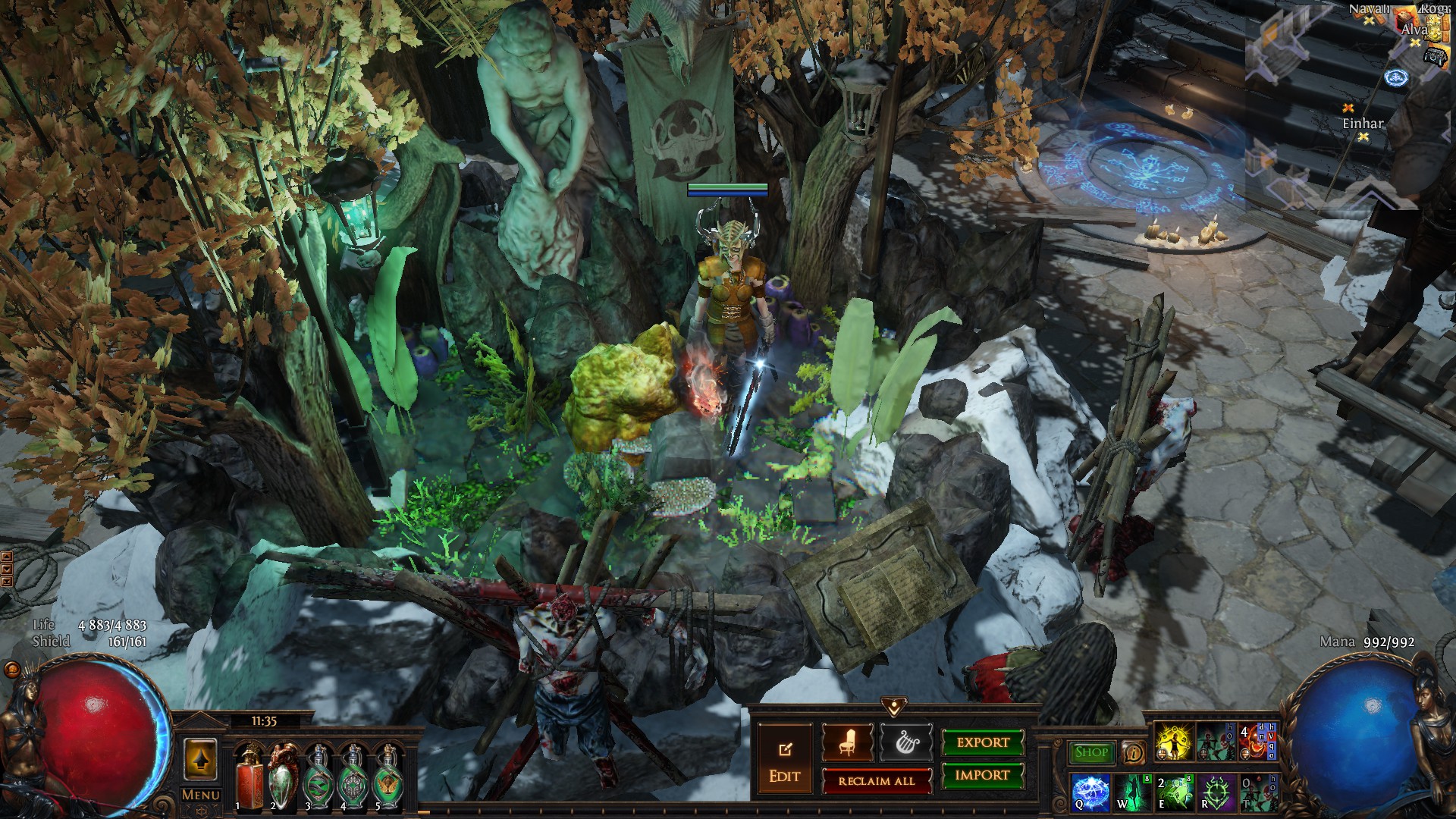The image size is (1456, 819).
Task: Export the hideout layout
Action: point(983,742)
